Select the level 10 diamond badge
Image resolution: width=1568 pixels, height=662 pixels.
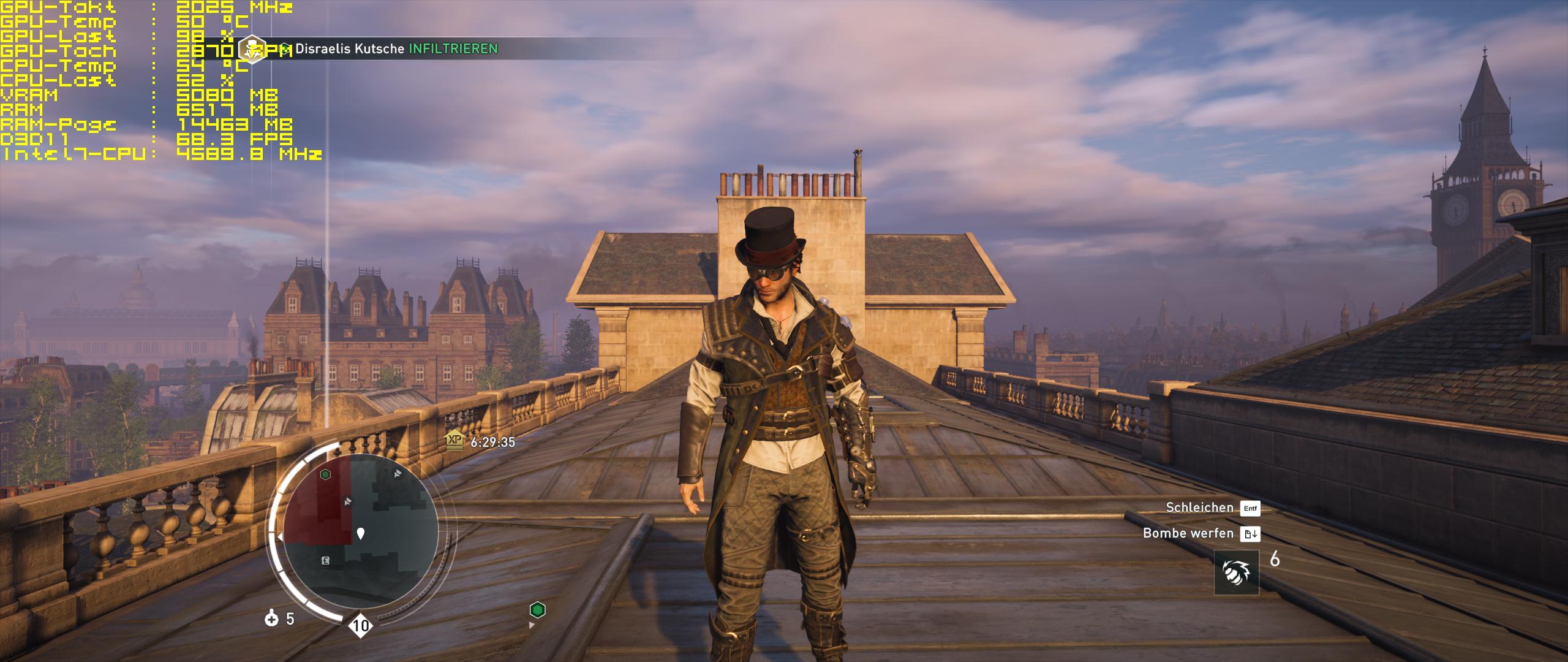click(x=361, y=625)
